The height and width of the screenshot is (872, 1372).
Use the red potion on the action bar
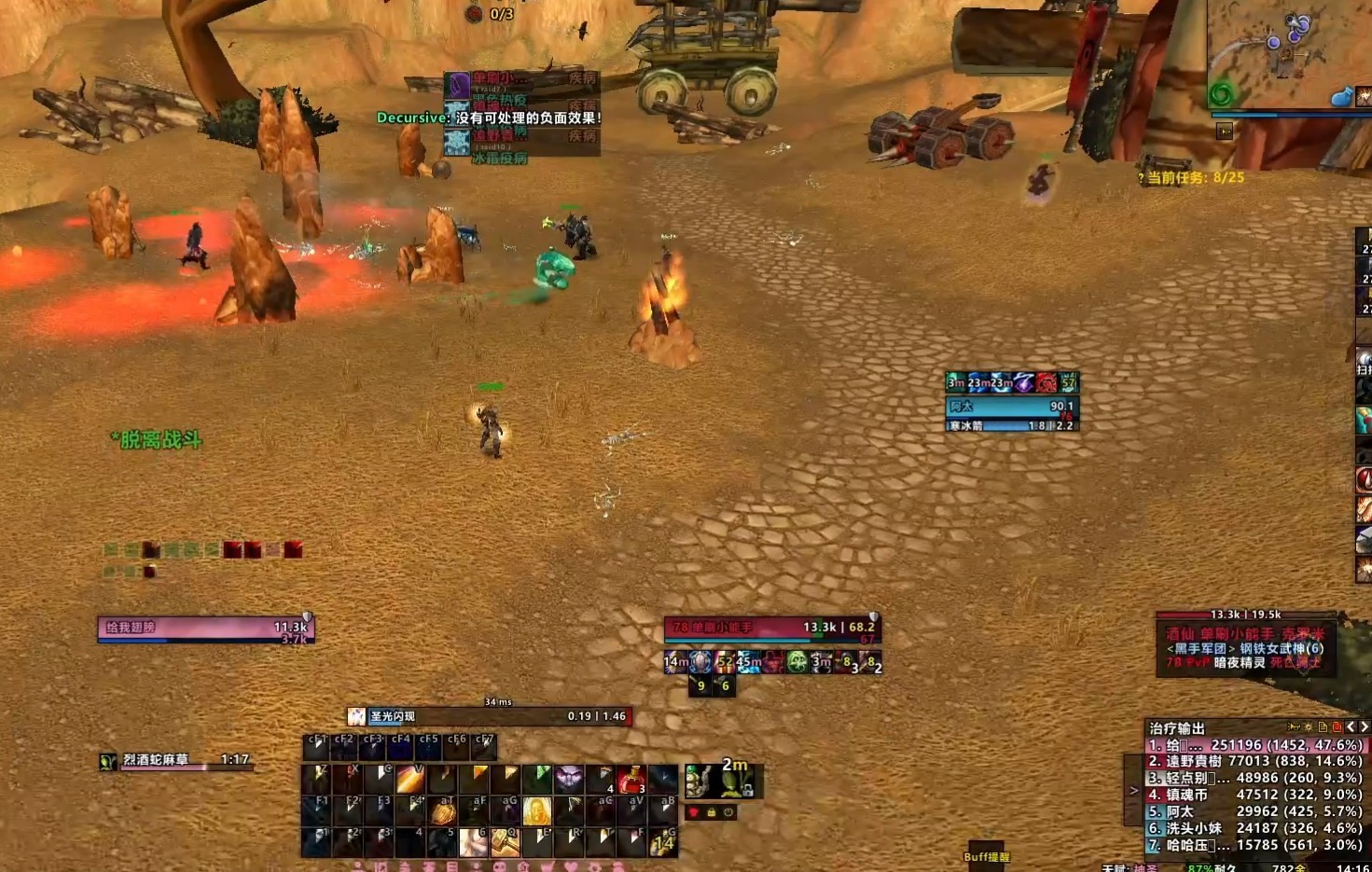(x=631, y=779)
